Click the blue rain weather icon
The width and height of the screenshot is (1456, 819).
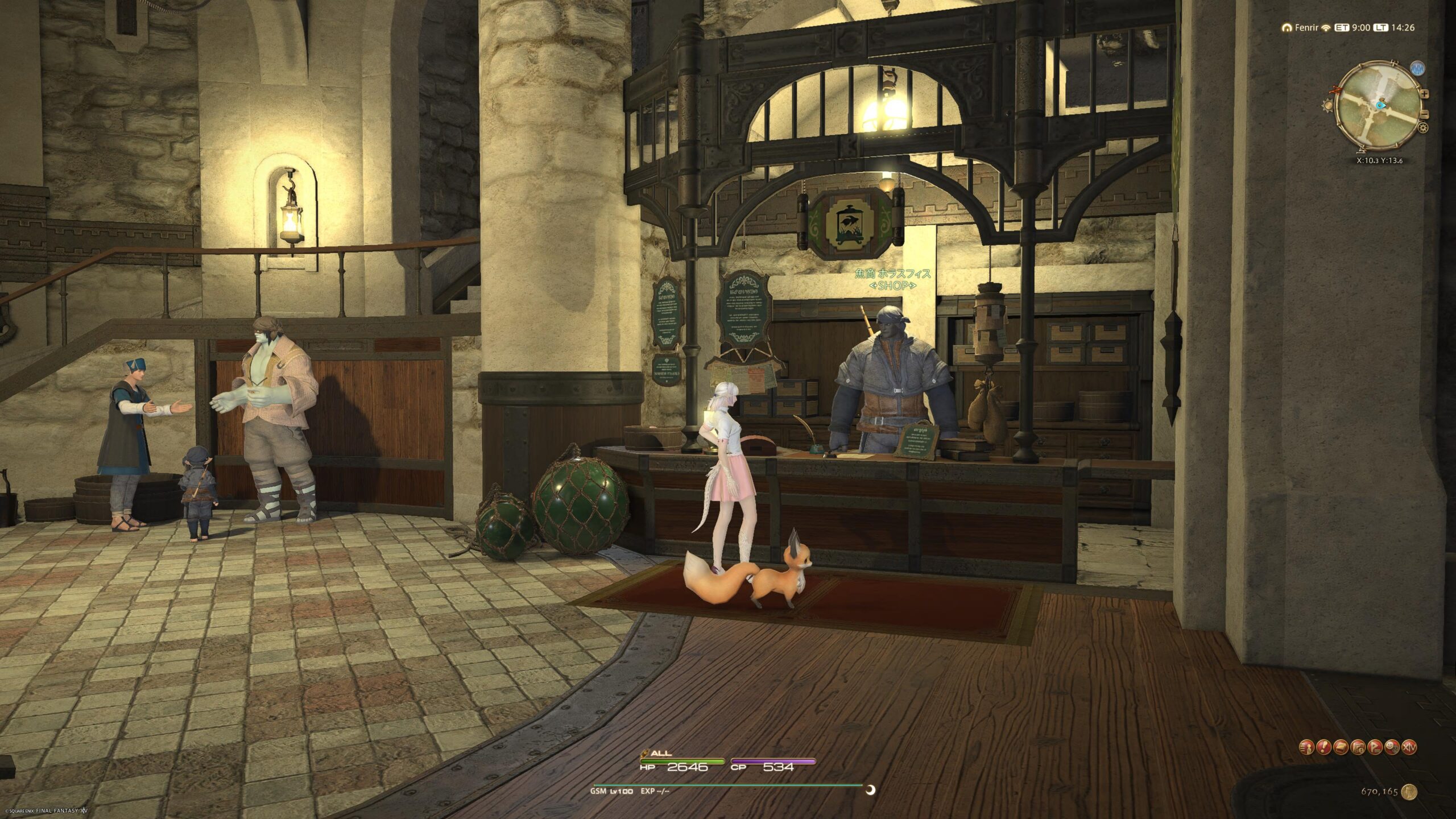click(x=1417, y=69)
